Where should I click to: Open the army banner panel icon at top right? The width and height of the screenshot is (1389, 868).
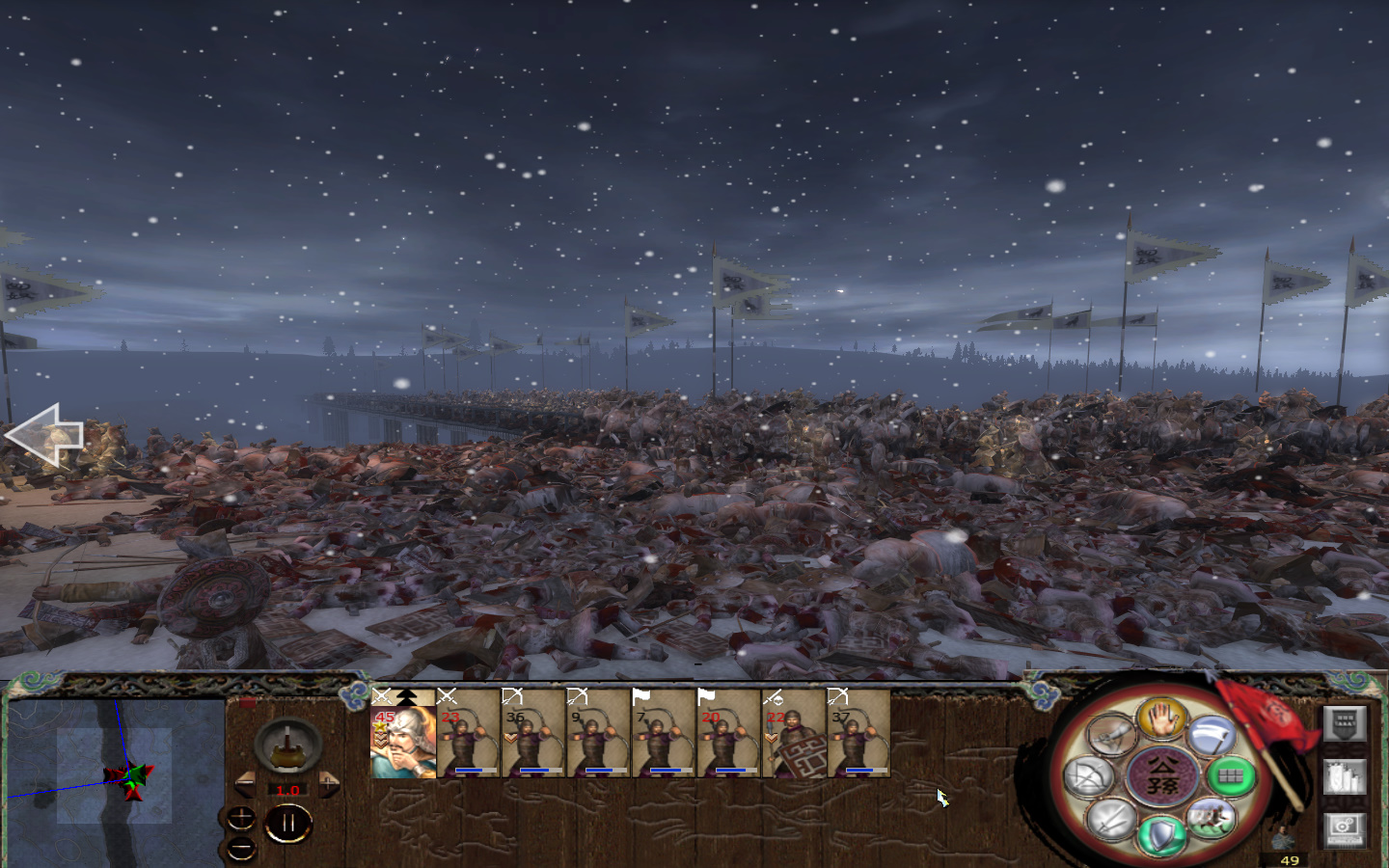(x=1347, y=721)
